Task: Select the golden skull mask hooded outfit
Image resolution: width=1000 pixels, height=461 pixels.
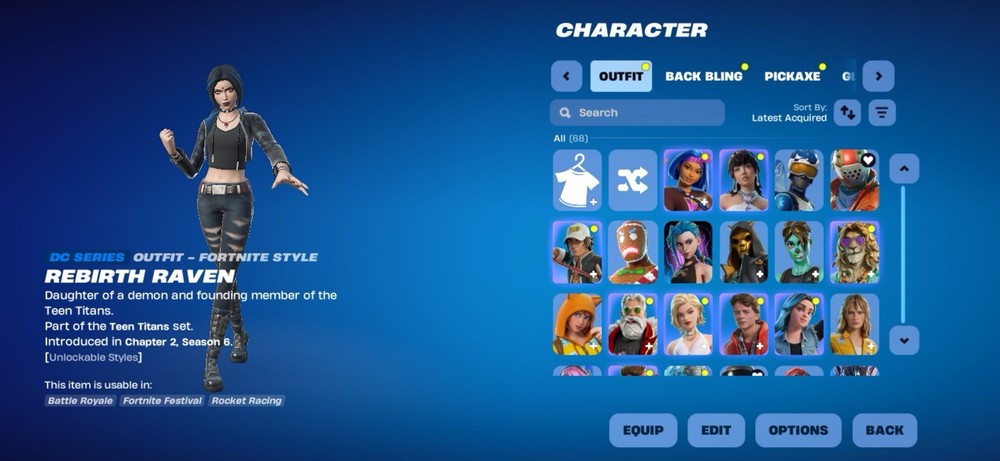Action: (743, 252)
